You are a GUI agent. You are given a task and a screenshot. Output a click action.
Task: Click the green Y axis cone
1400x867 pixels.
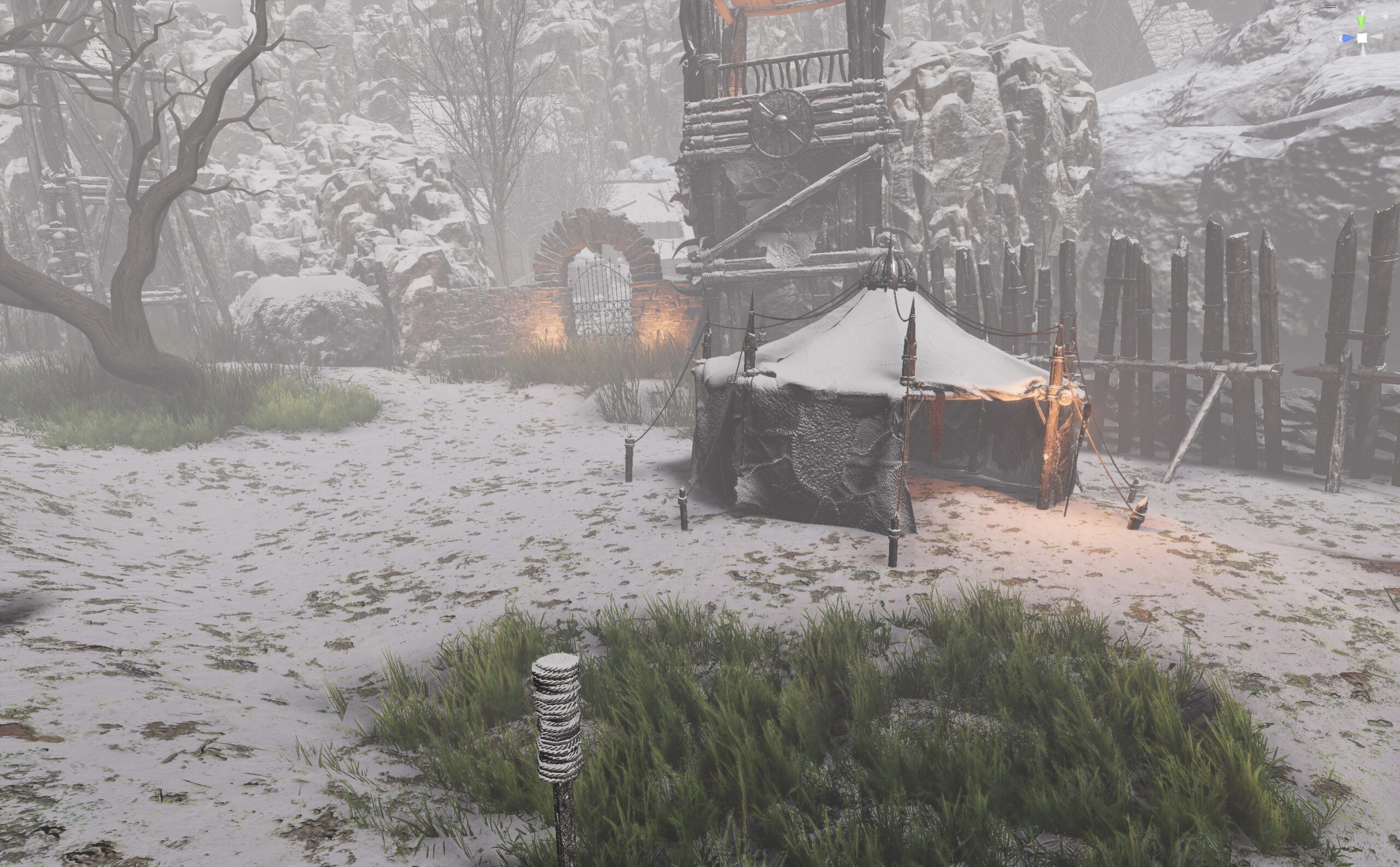point(1362,22)
